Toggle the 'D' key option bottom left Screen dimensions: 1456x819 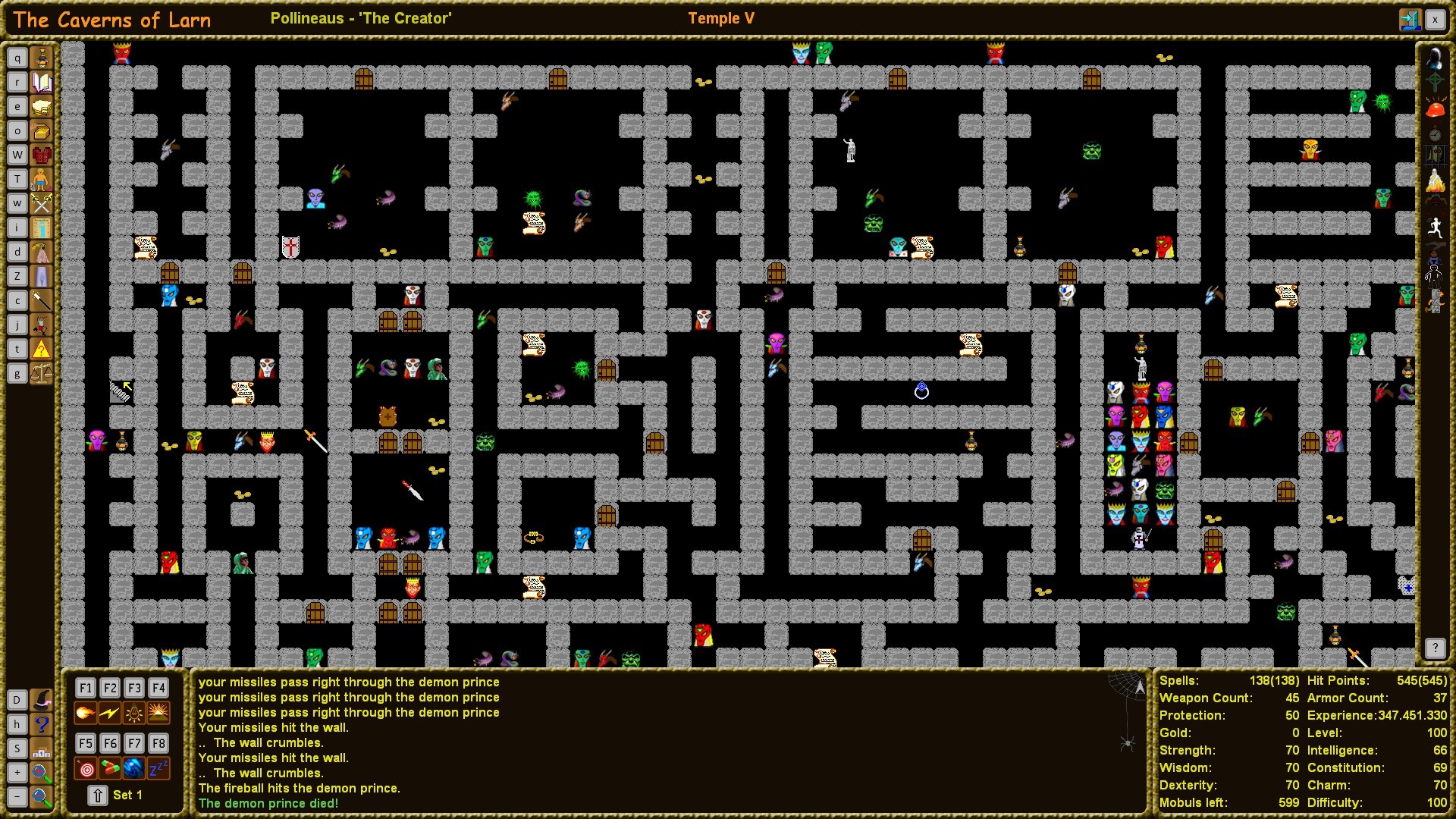tap(17, 700)
